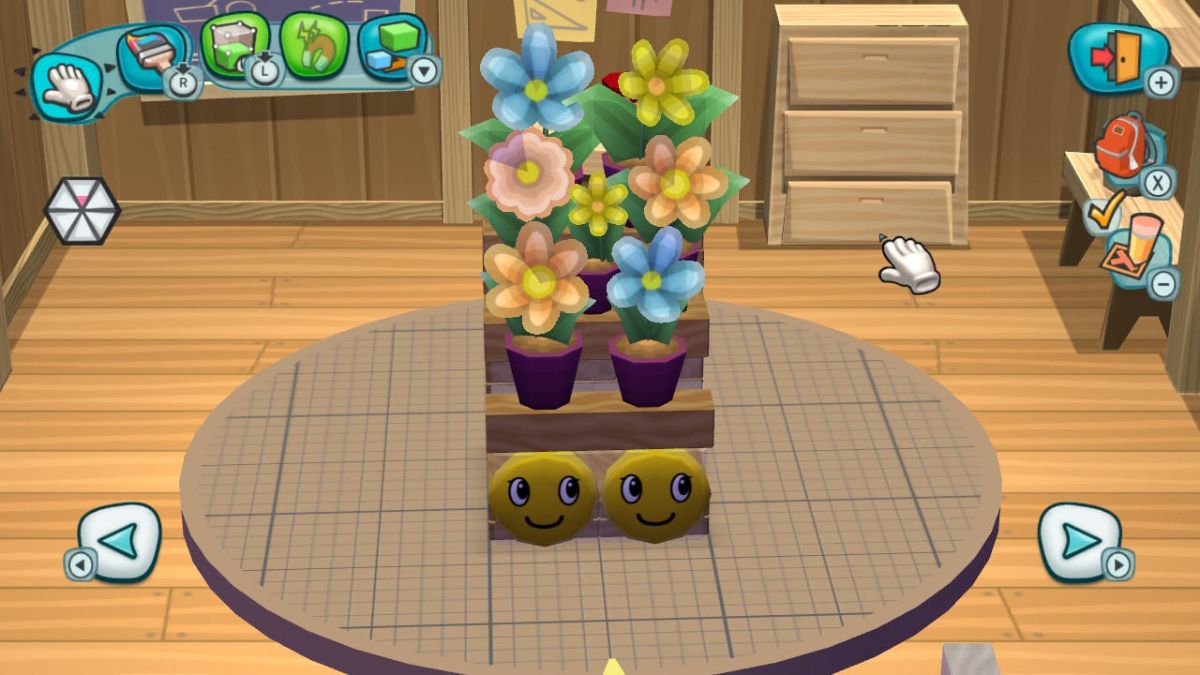The width and height of the screenshot is (1200, 675).
Task: Select the white glove grab tool
Action: [65, 87]
